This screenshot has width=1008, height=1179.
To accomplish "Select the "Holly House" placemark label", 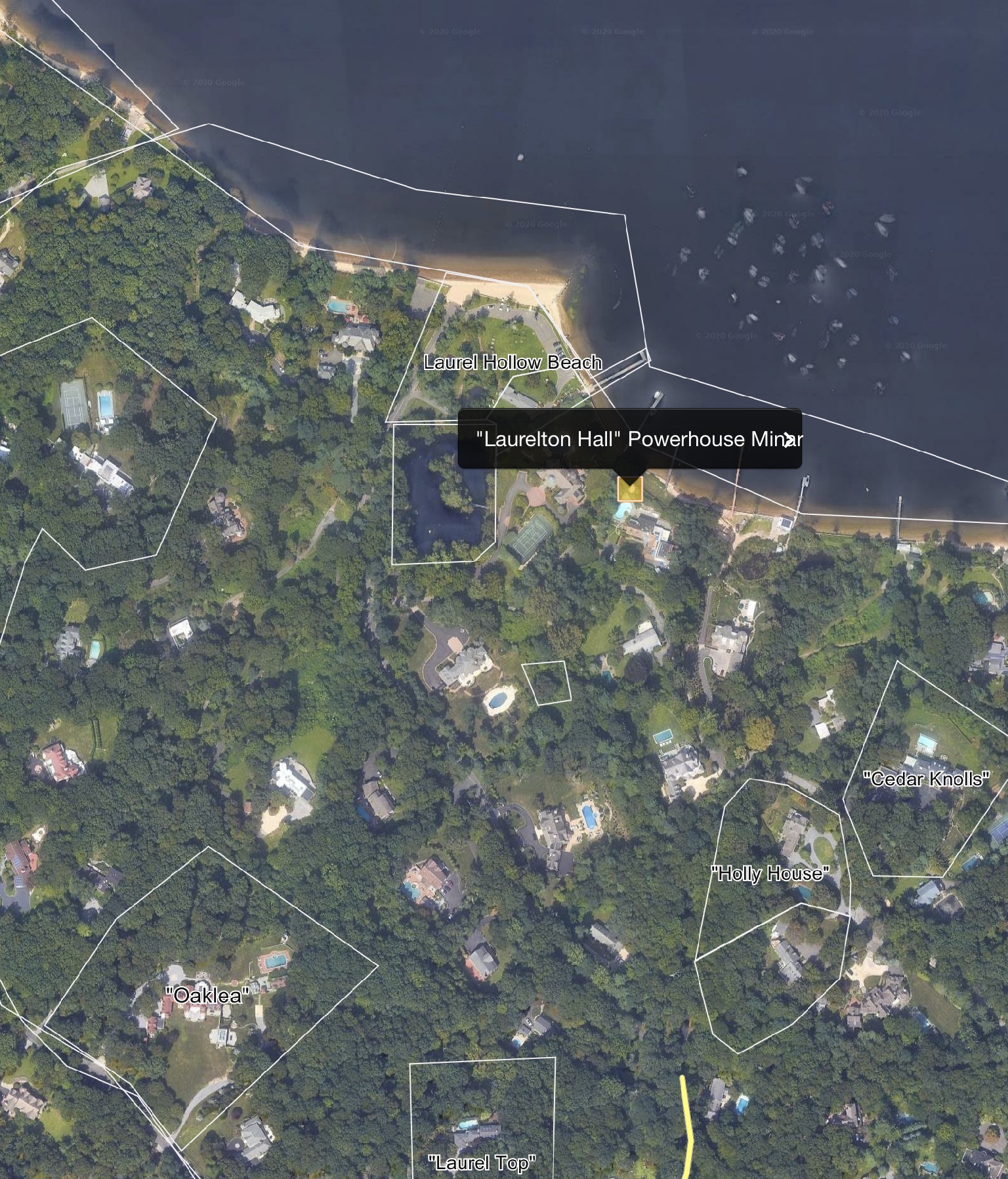I will coord(770,873).
